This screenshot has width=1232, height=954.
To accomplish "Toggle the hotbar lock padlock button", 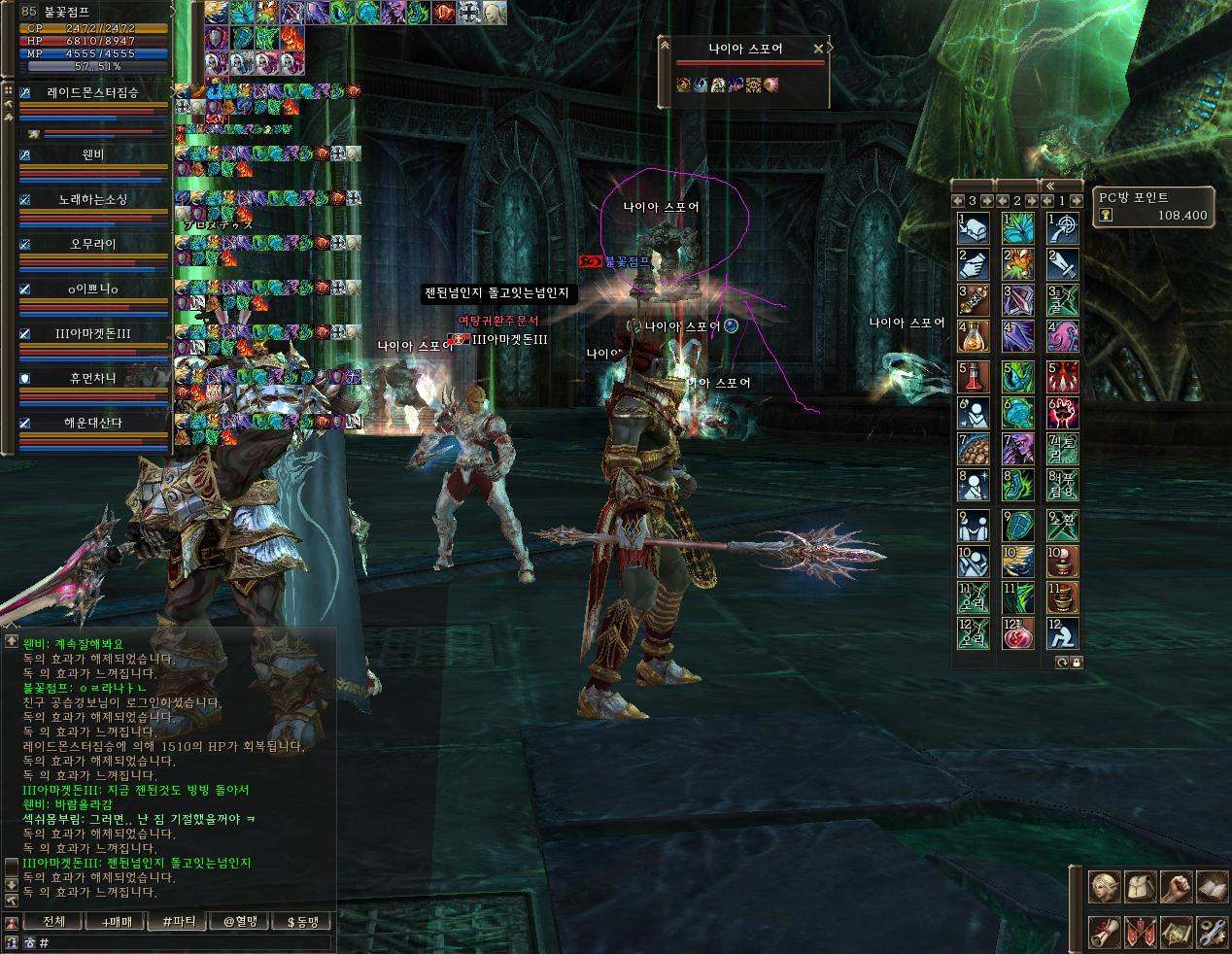I will point(1077,662).
